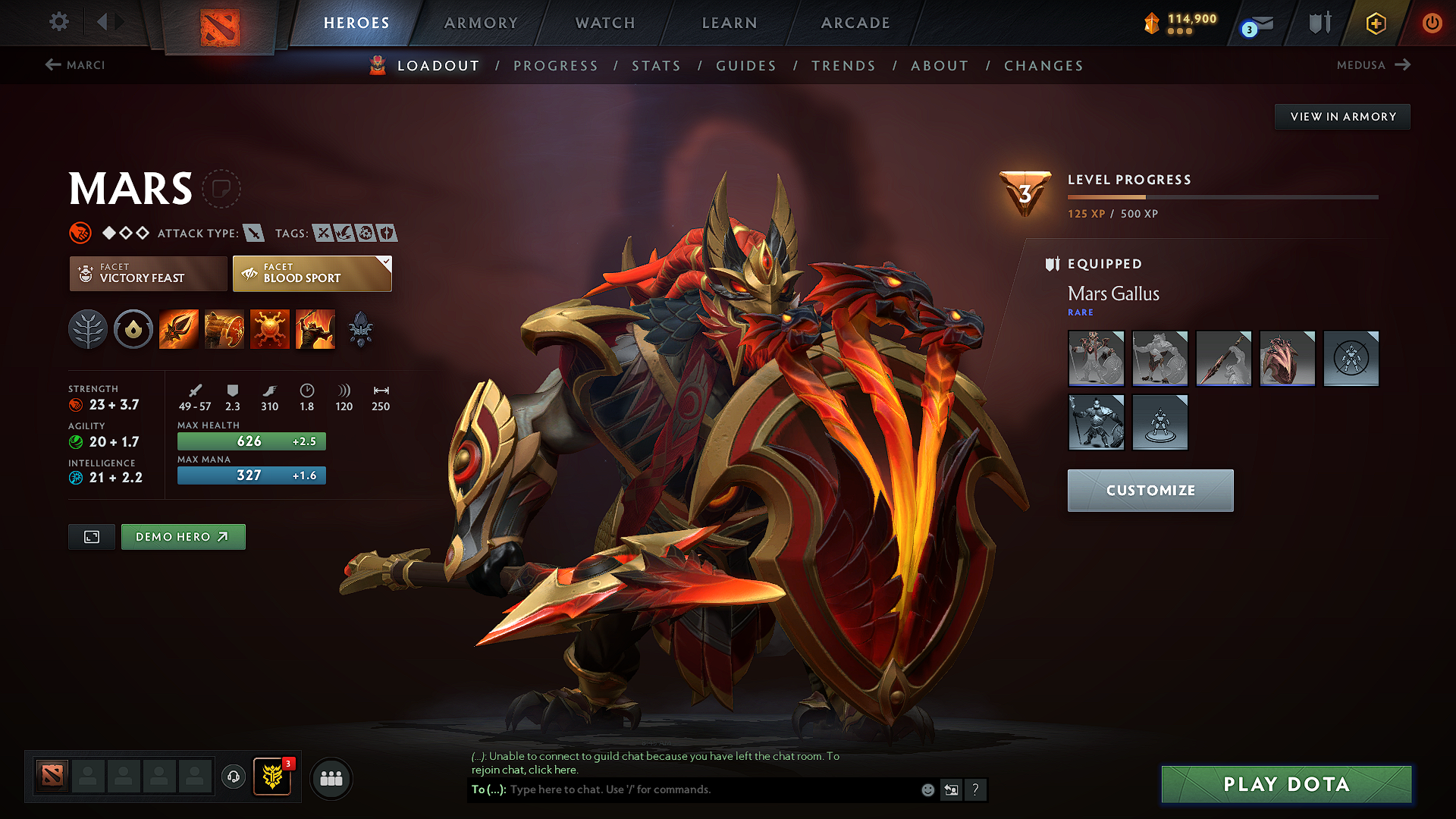Expand the hero model preview

[x=91, y=536]
